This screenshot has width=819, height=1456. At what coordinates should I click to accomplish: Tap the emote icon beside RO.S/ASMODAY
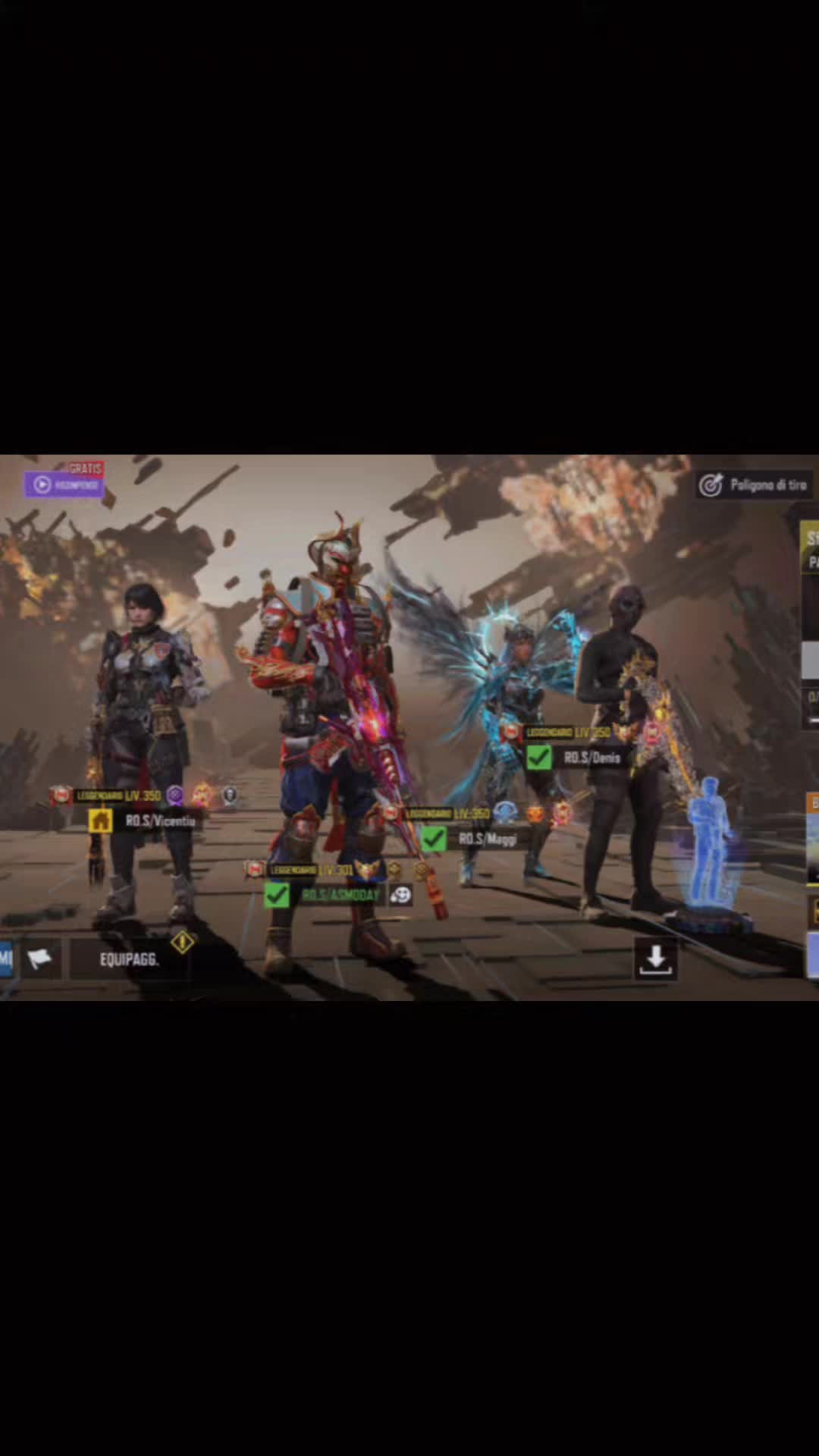(400, 896)
